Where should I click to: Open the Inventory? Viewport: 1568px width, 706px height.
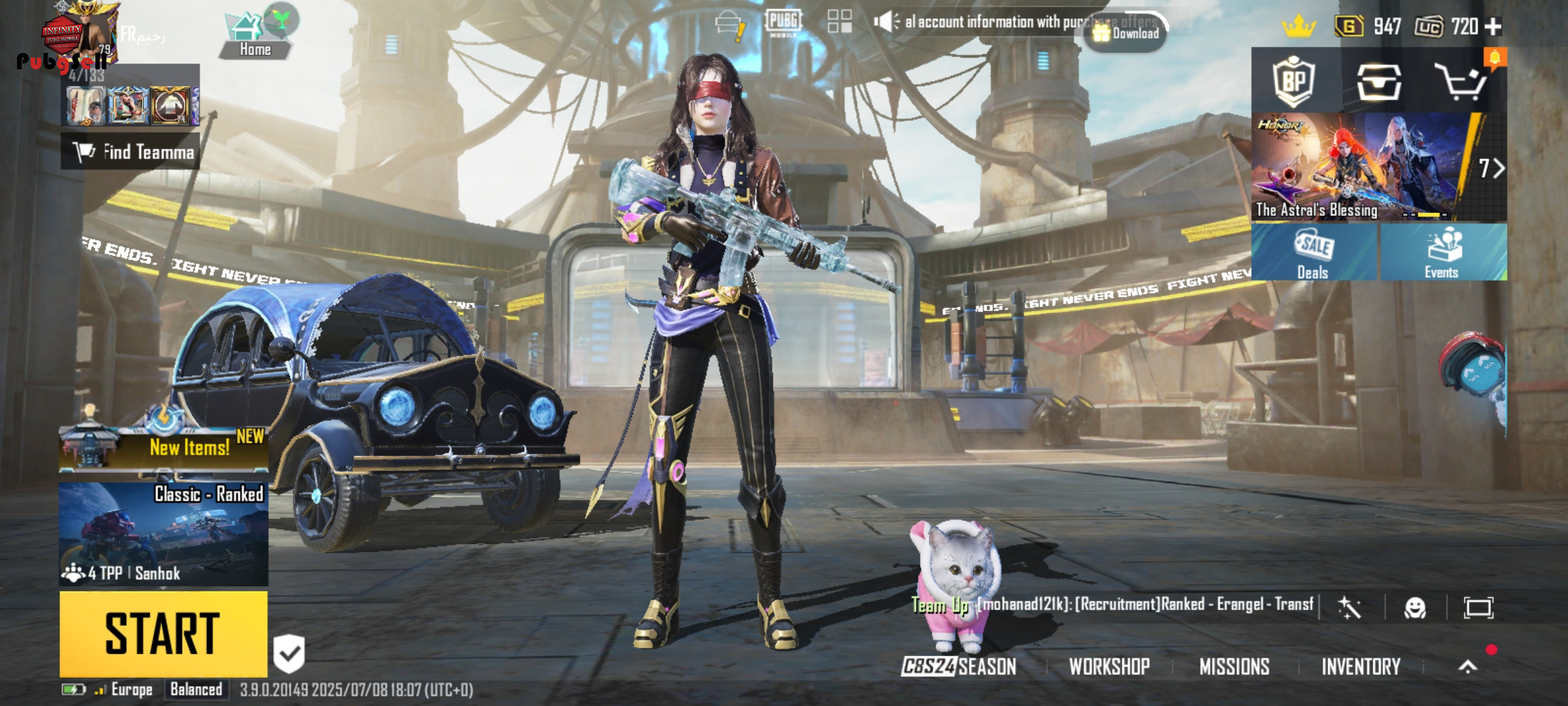(x=1361, y=666)
